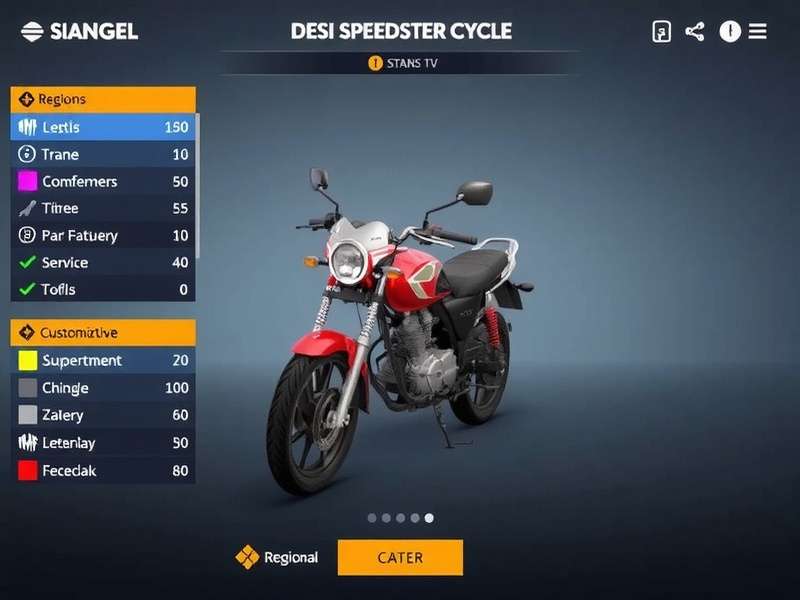Image resolution: width=800 pixels, height=600 pixels.
Task: Choose the Trane entry
Action: (x=103, y=154)
